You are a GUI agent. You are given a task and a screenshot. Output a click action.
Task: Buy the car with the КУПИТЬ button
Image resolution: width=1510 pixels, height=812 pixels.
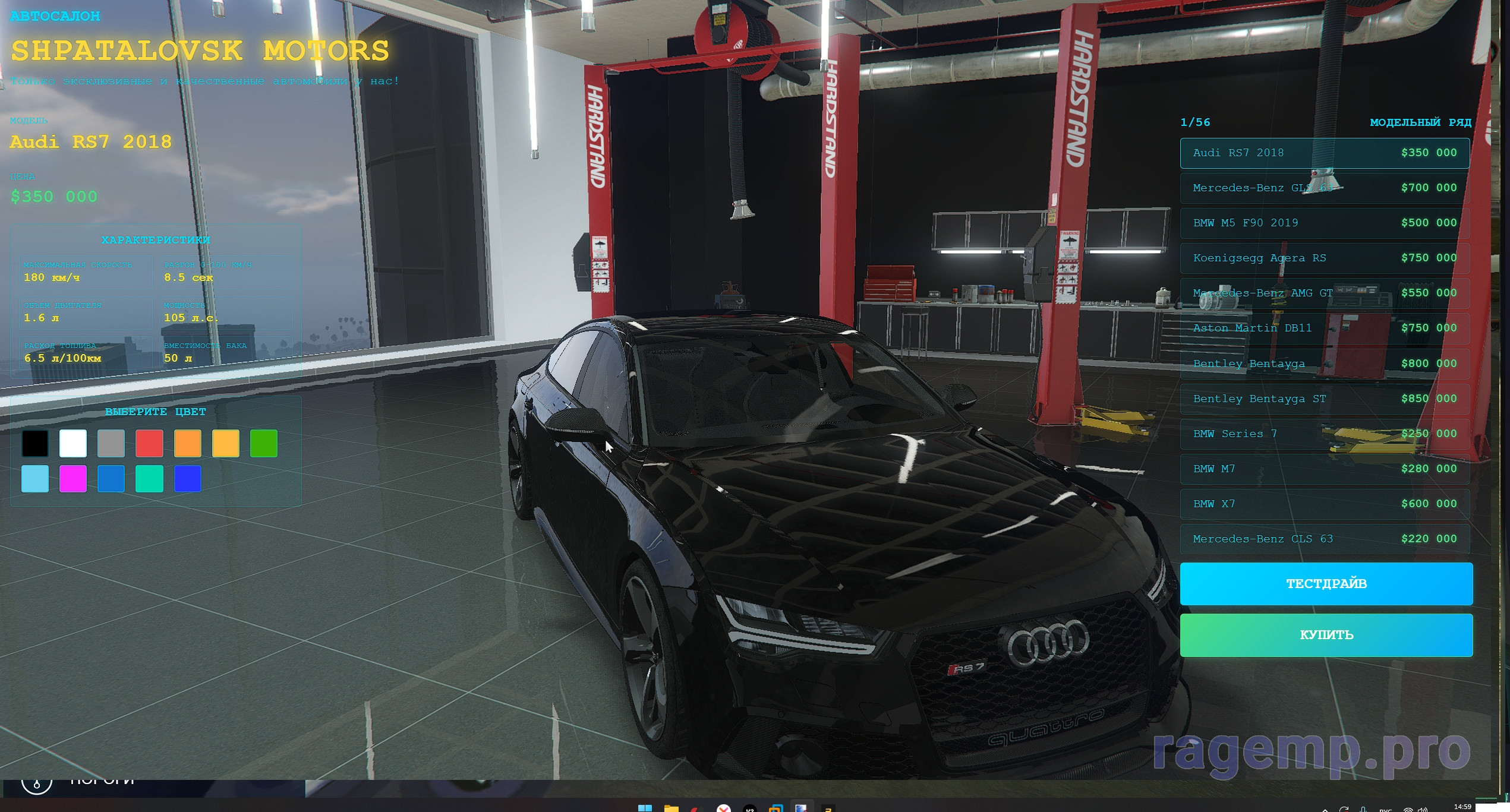(x=1326, y=635)
